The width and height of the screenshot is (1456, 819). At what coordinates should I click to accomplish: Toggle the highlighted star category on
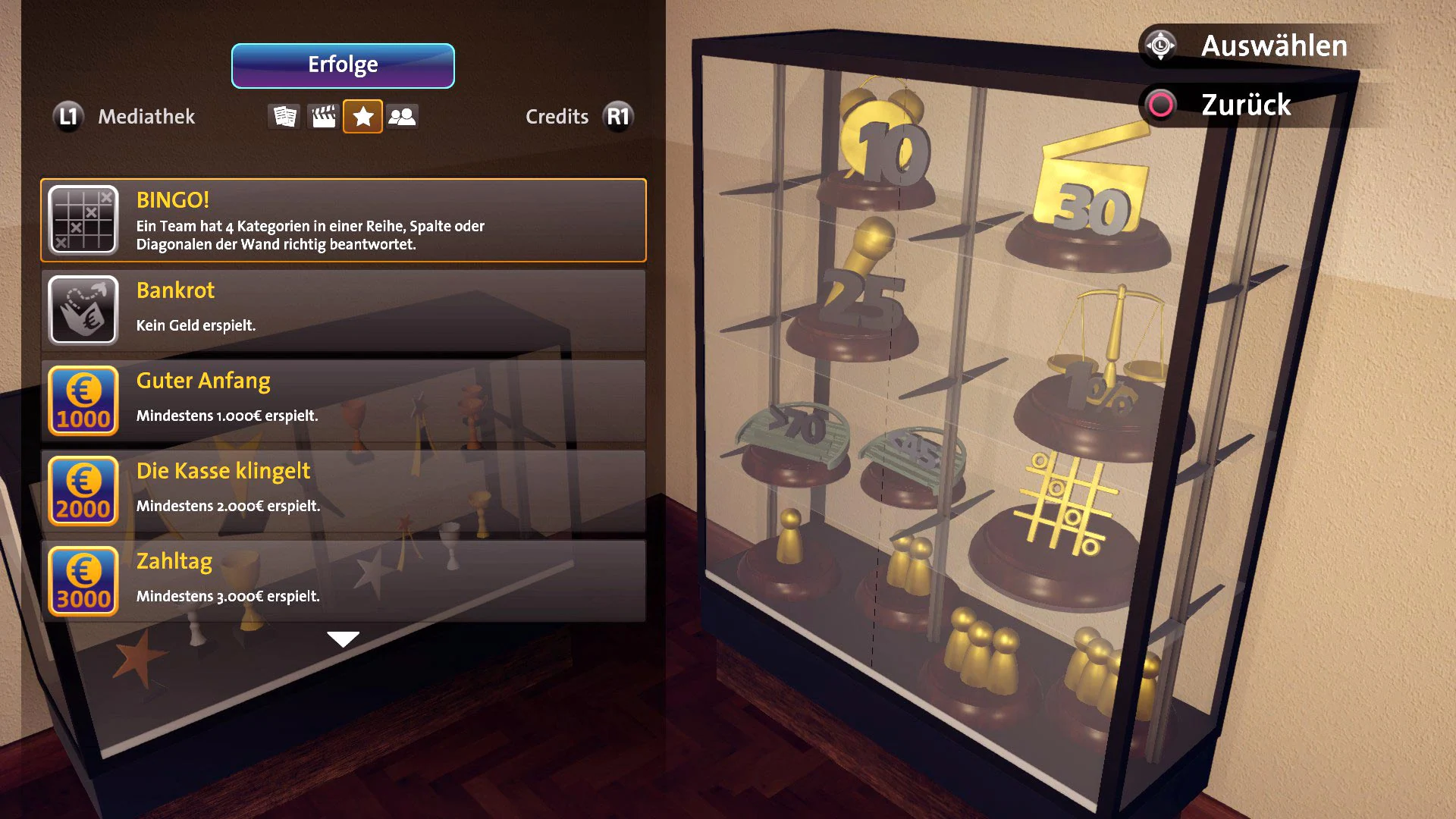[x=362, y=116]
